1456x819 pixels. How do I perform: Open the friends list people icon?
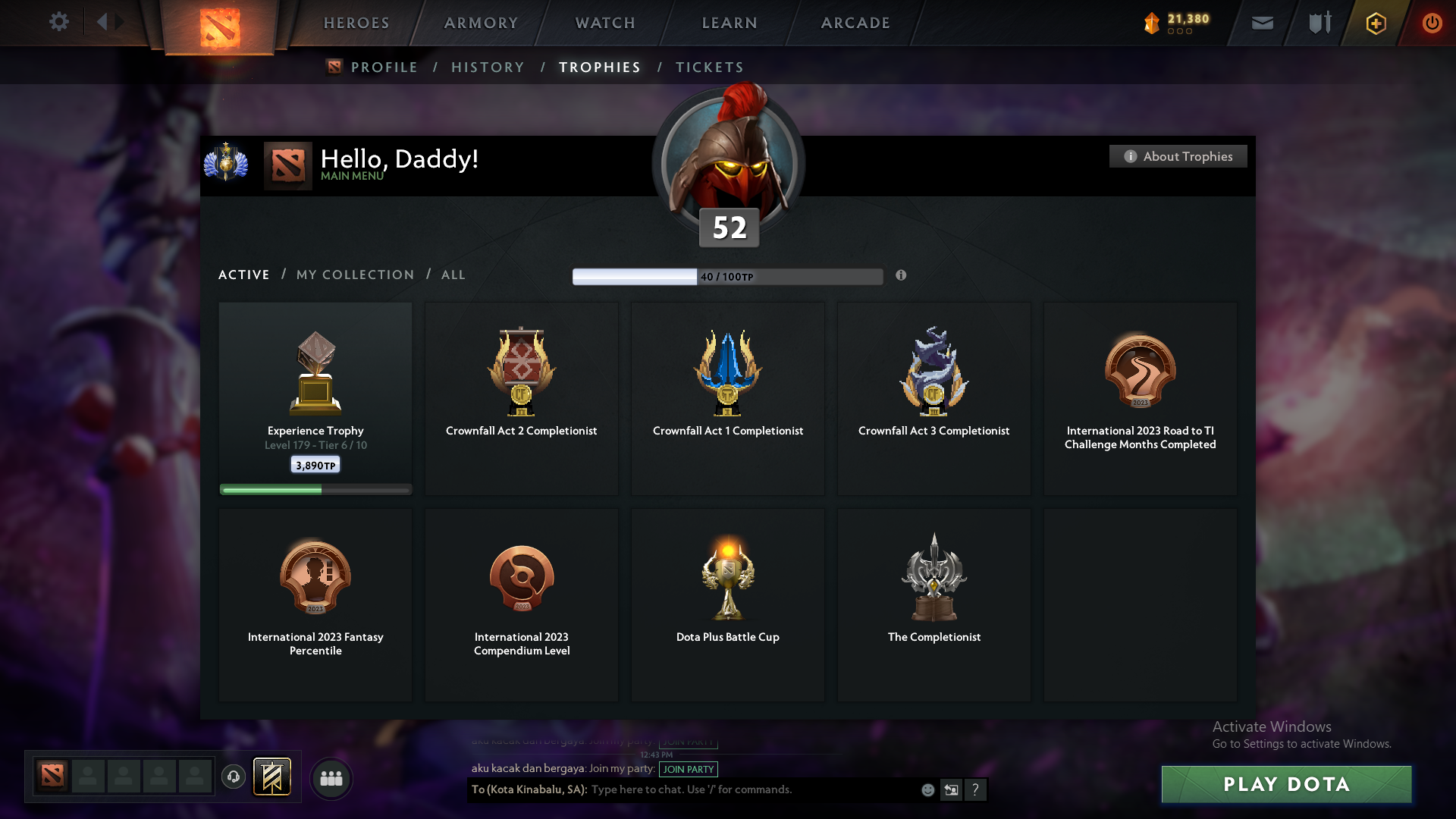(x=331, y=778)
